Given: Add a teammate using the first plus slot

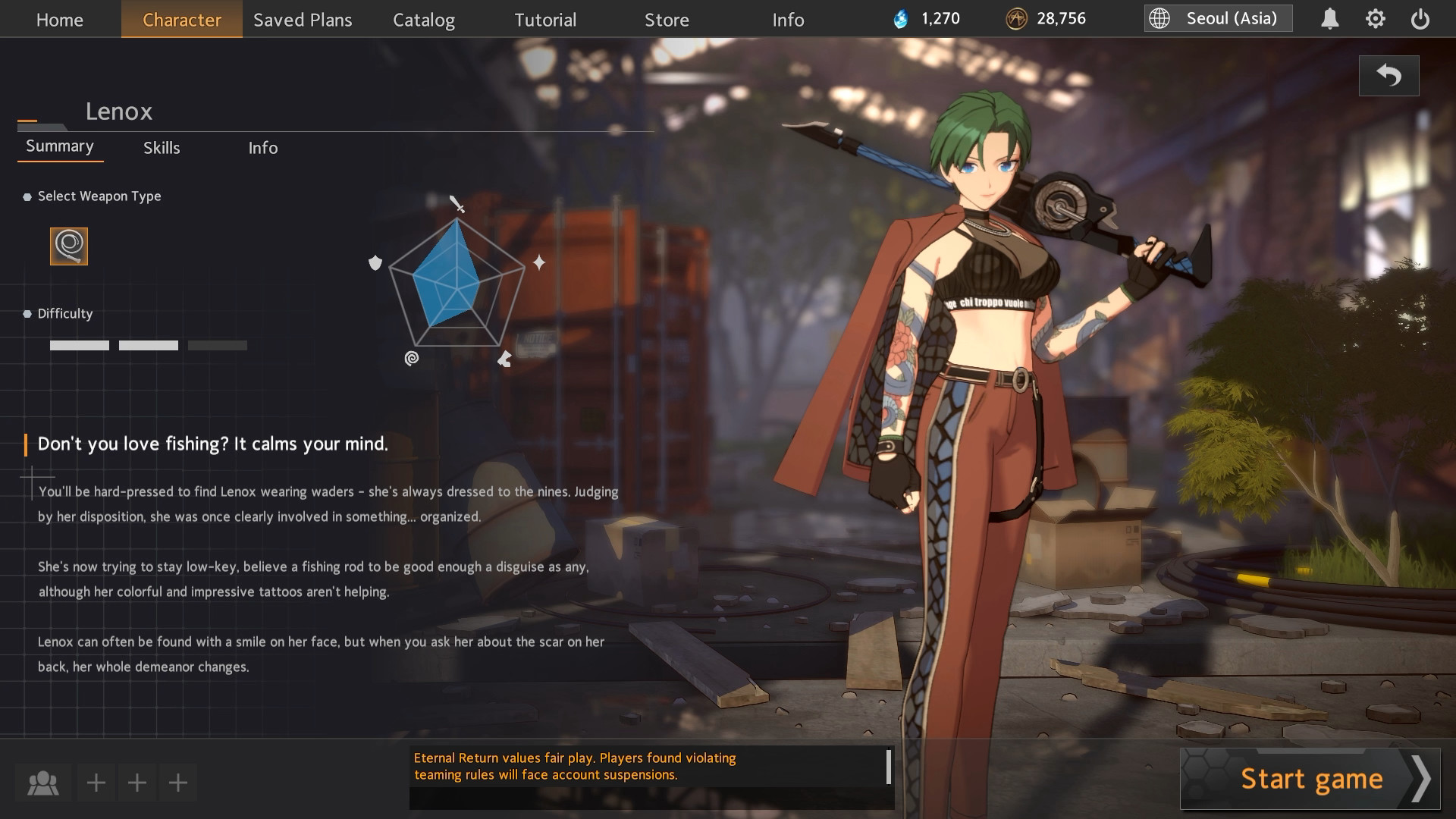Looking at the screenshot, I should pos(96,783).
